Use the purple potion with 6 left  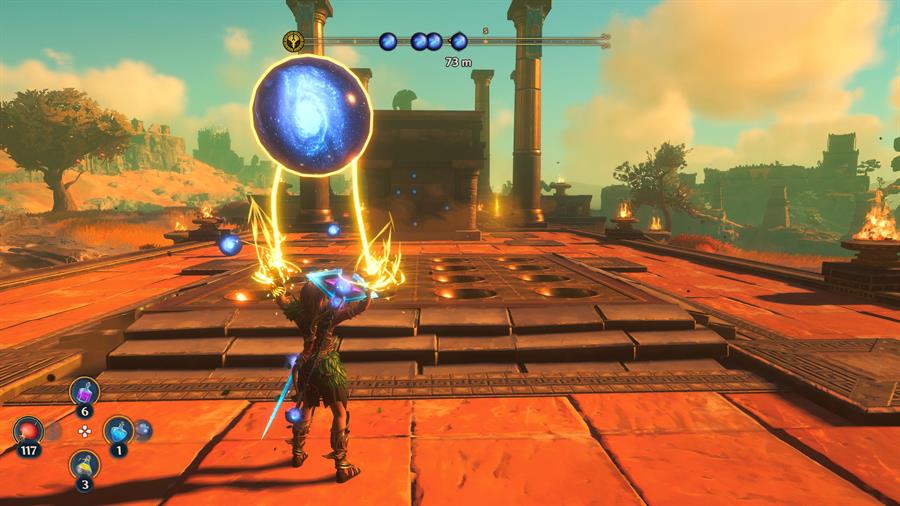coord(84,391)
